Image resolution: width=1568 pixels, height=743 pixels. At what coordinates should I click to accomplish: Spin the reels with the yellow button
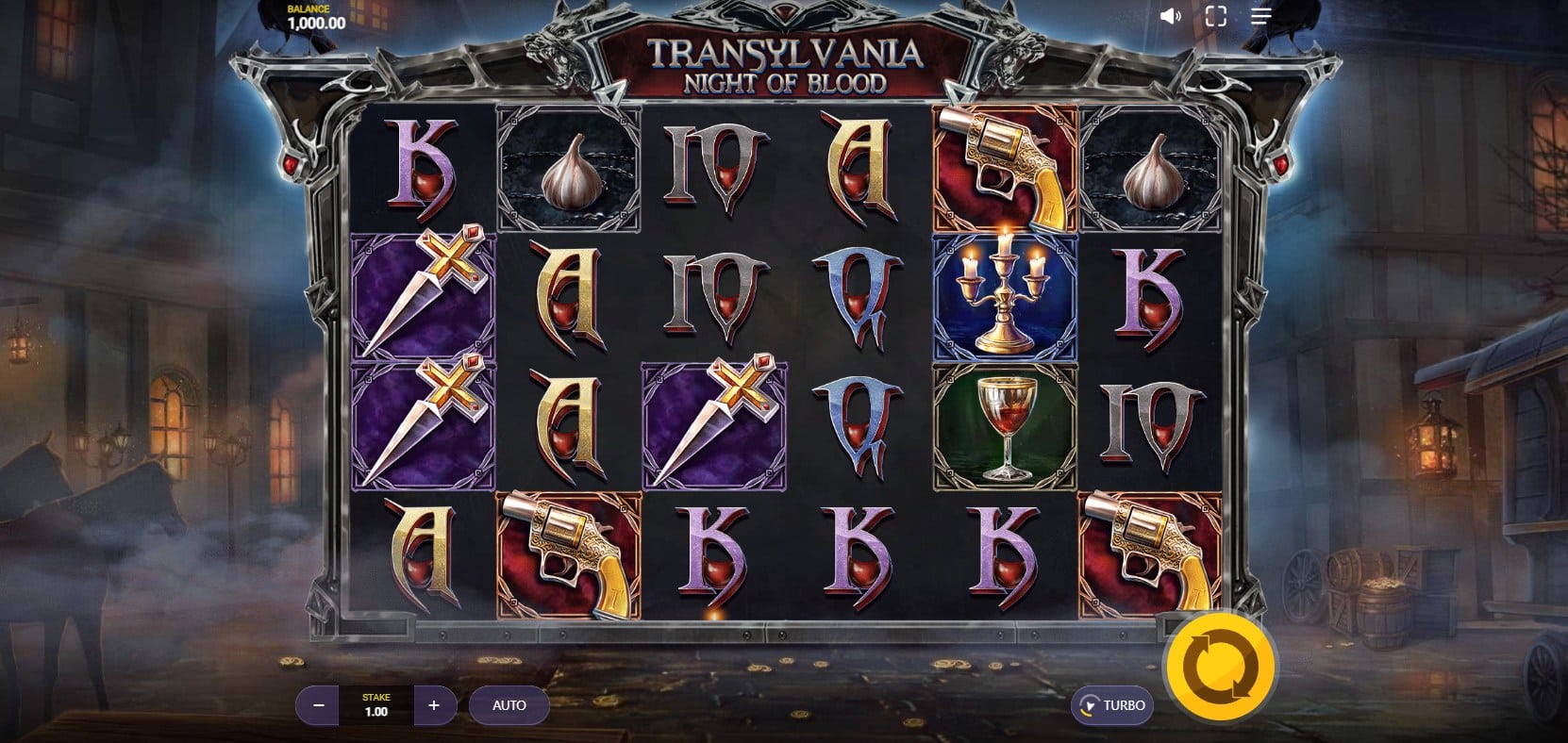1220,668
